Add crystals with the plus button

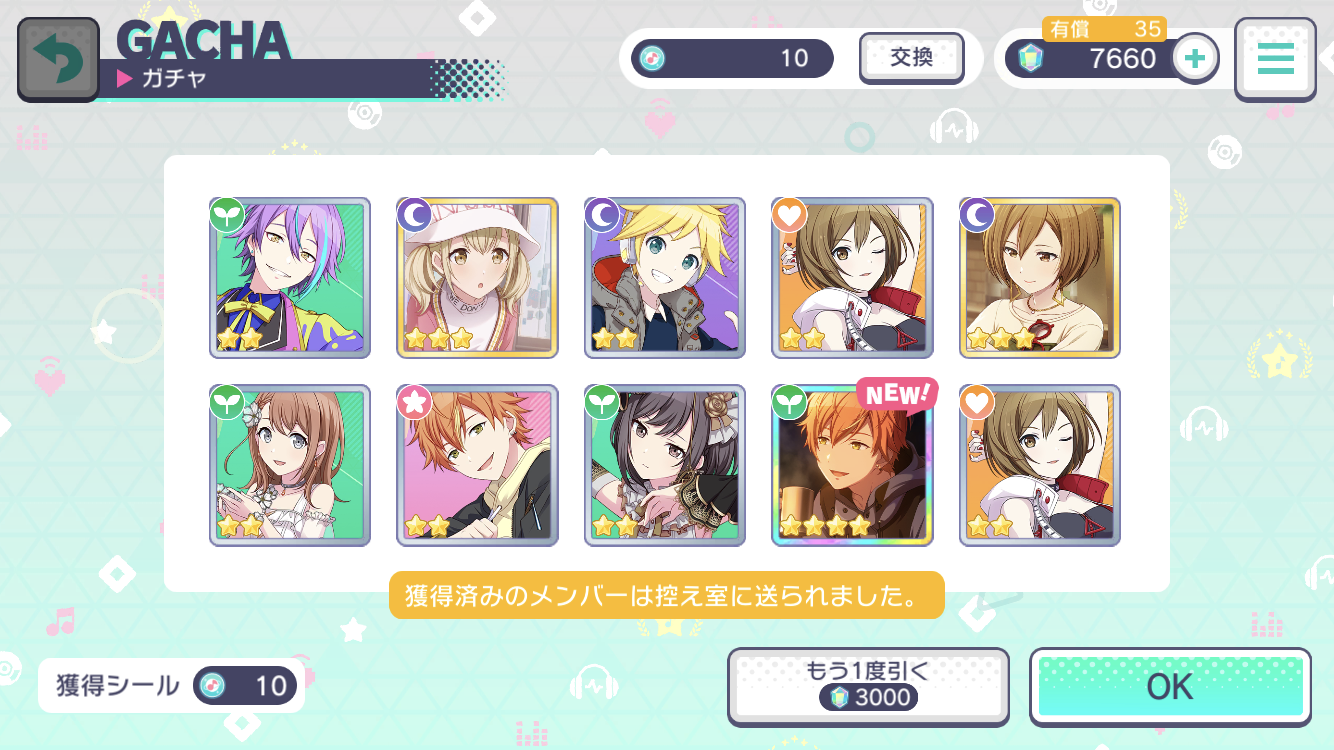click(x=1194, y=58)
